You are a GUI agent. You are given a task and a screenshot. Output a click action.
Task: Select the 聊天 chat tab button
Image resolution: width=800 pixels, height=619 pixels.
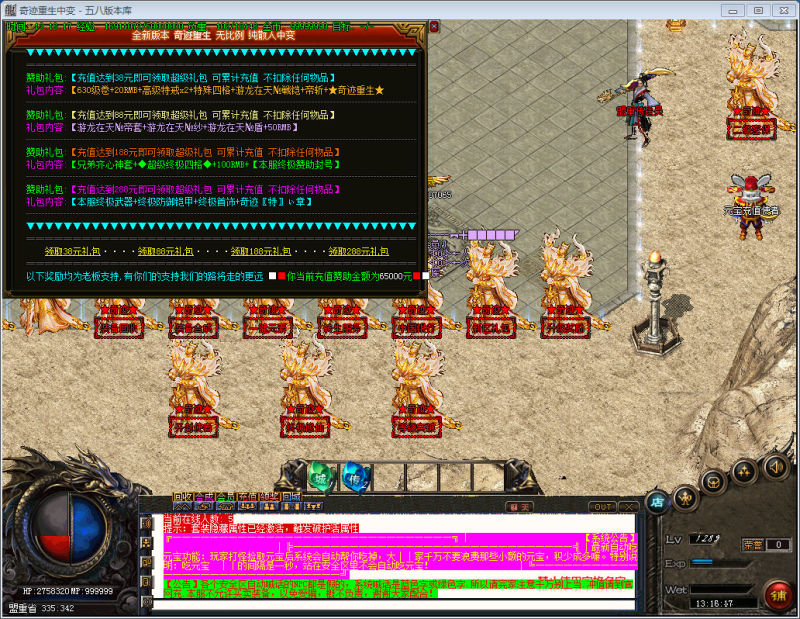[x=519, y=507]
